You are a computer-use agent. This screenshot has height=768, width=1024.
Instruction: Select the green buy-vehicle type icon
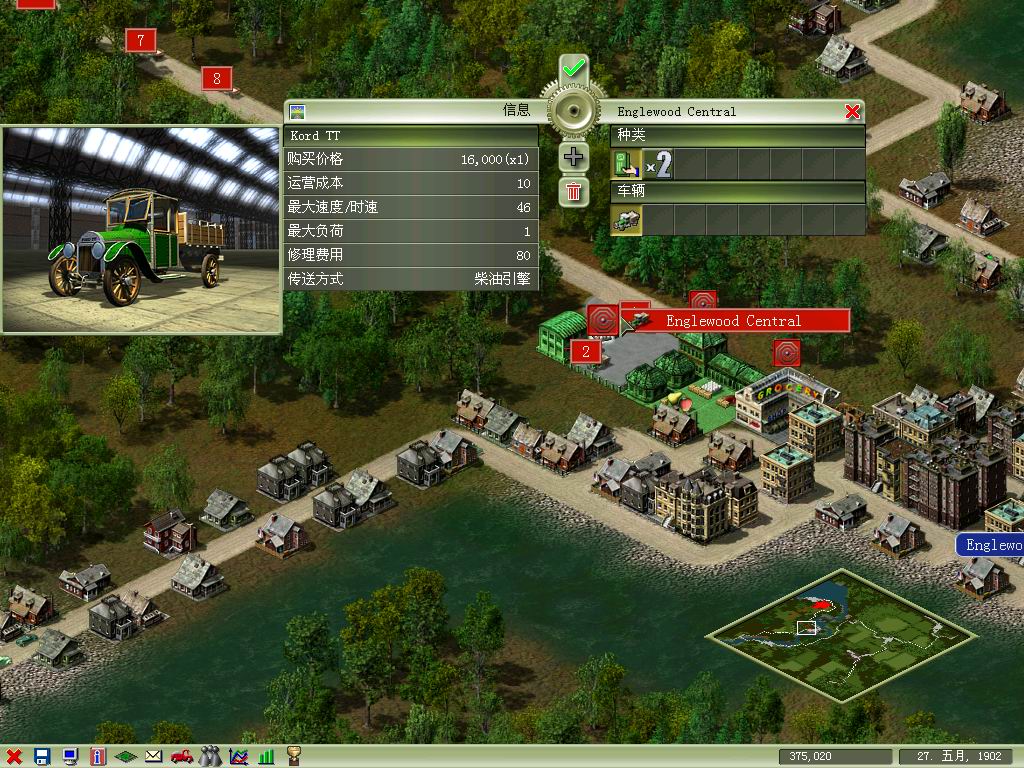tap(626, 164)
